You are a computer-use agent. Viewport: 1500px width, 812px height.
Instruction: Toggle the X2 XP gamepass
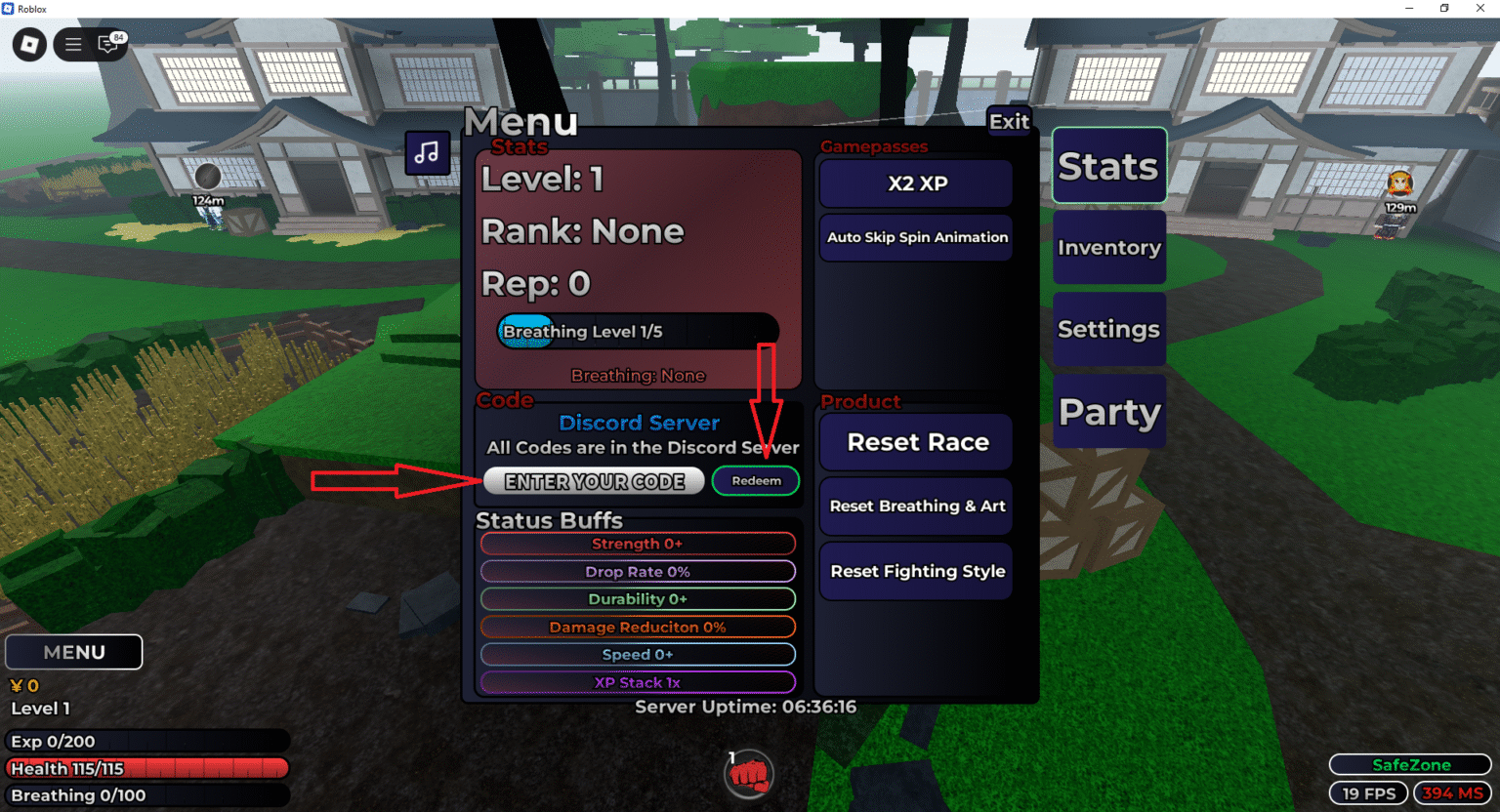[x=915, y=183]
